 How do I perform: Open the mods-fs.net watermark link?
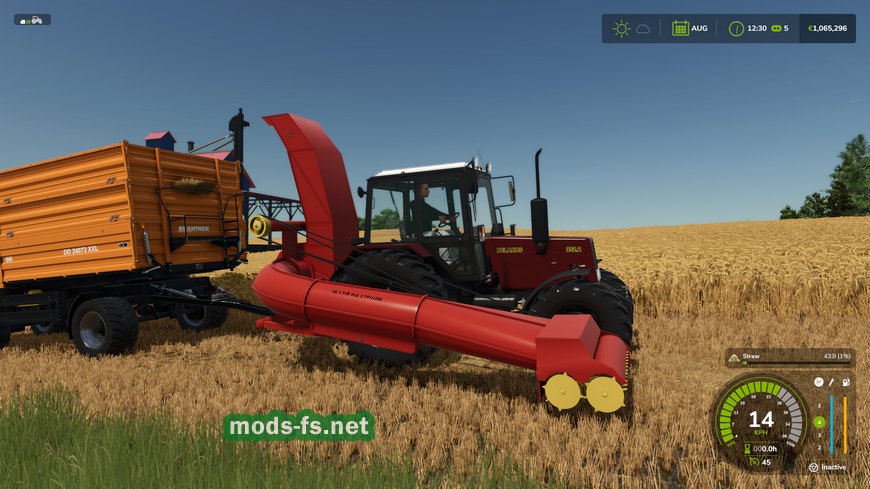pyautogui.click(x=299, y=427)
